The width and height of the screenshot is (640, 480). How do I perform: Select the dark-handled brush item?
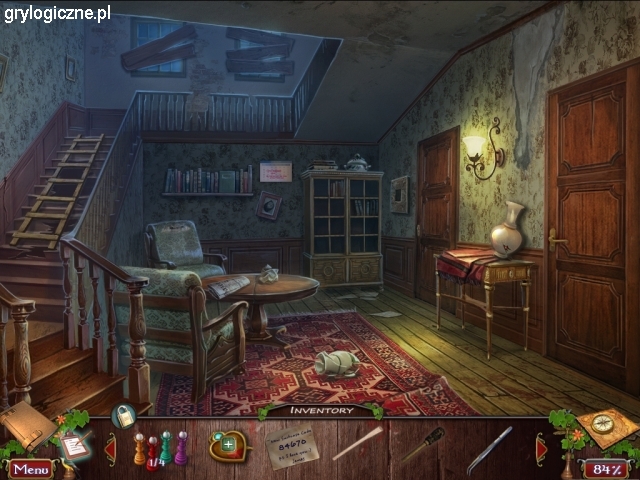(x=423, y=444)
